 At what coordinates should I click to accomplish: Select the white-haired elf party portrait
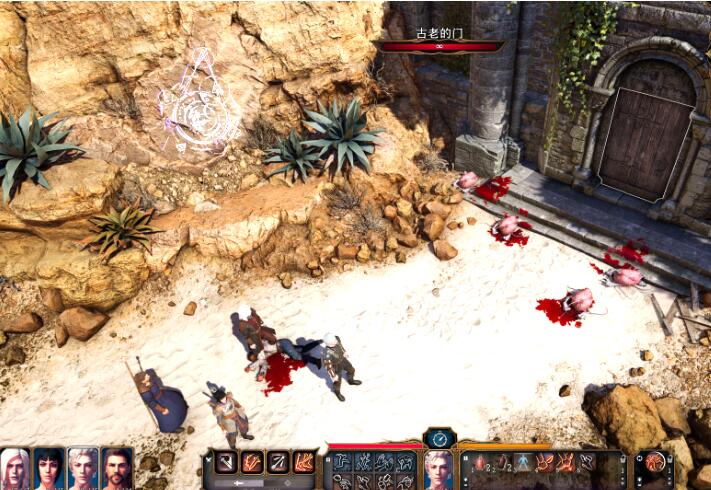[16, 468]
